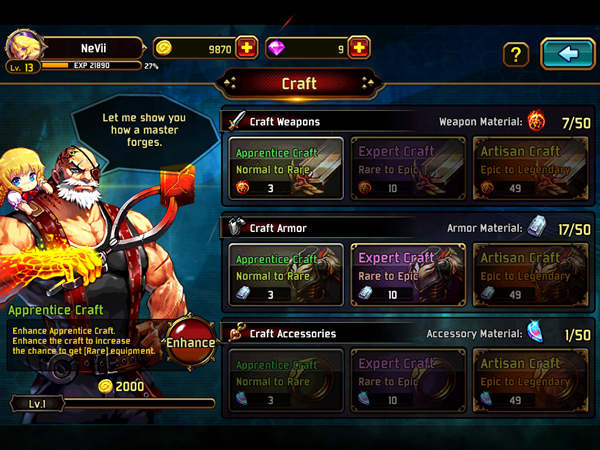Click the red Enhance button
The height and width of the screenshot is (450, 600).
tap(190, 343)
